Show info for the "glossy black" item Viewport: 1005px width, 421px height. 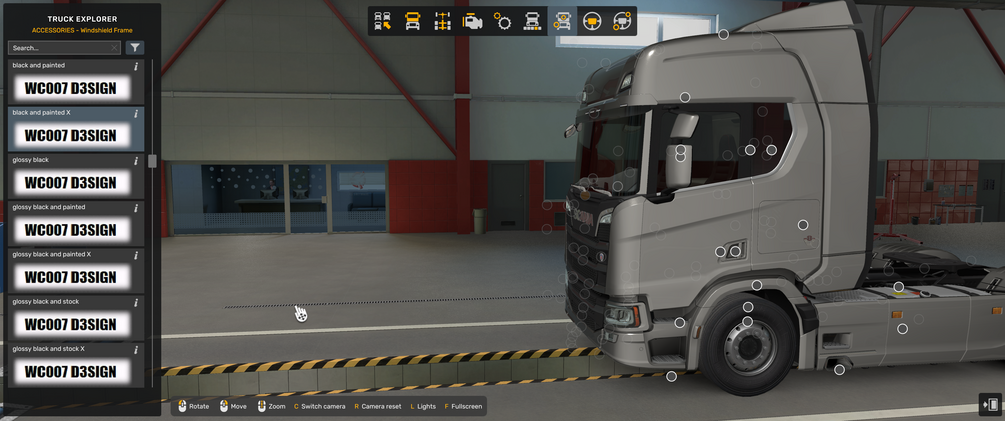pos(136,161)
